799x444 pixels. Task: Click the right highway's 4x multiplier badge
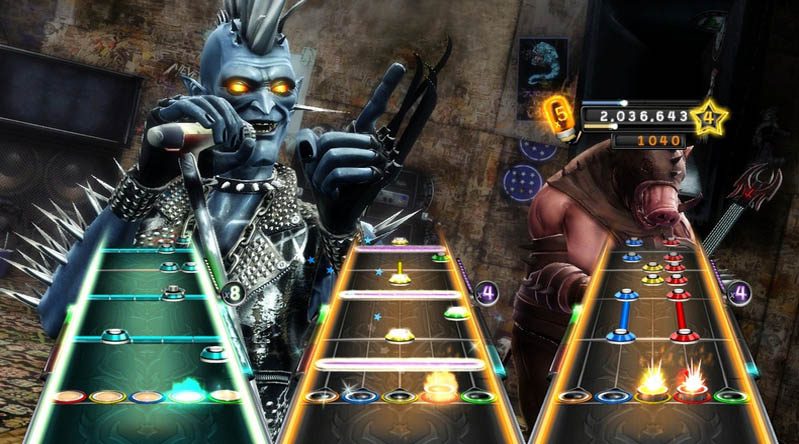(x=740, y=294)
